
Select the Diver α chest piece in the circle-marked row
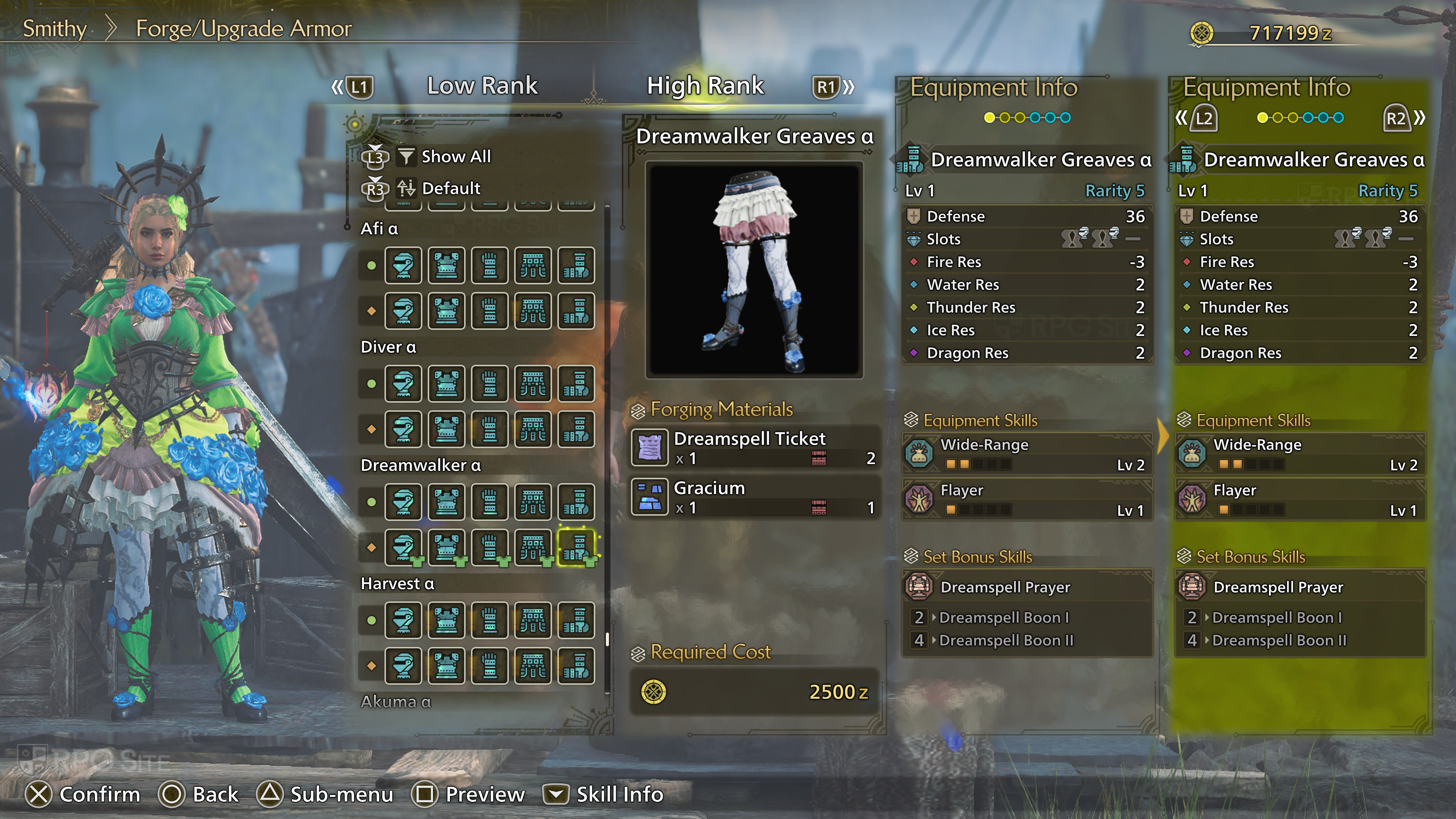coord(447,383)
